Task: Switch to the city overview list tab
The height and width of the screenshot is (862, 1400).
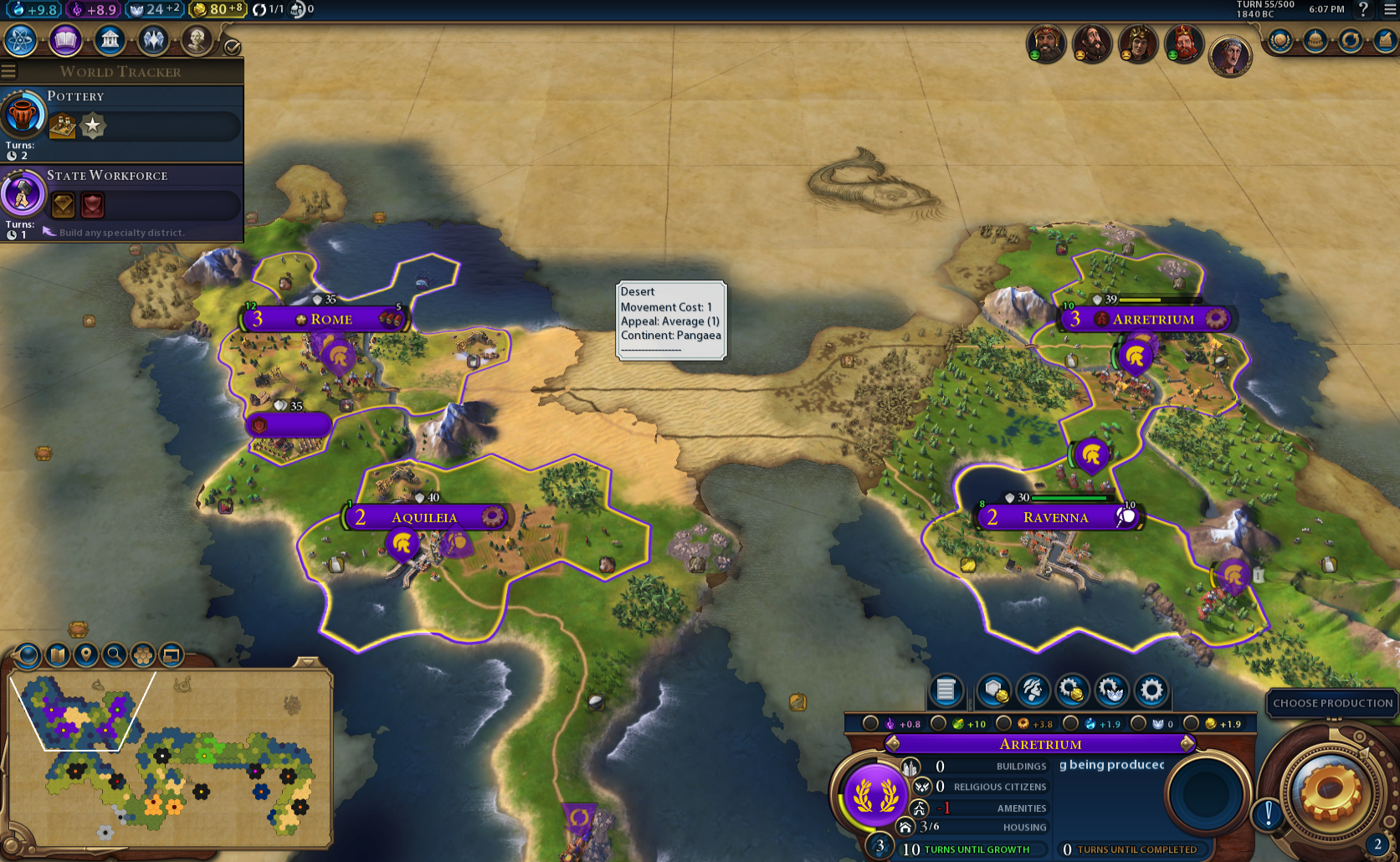Action: [945, 690]
